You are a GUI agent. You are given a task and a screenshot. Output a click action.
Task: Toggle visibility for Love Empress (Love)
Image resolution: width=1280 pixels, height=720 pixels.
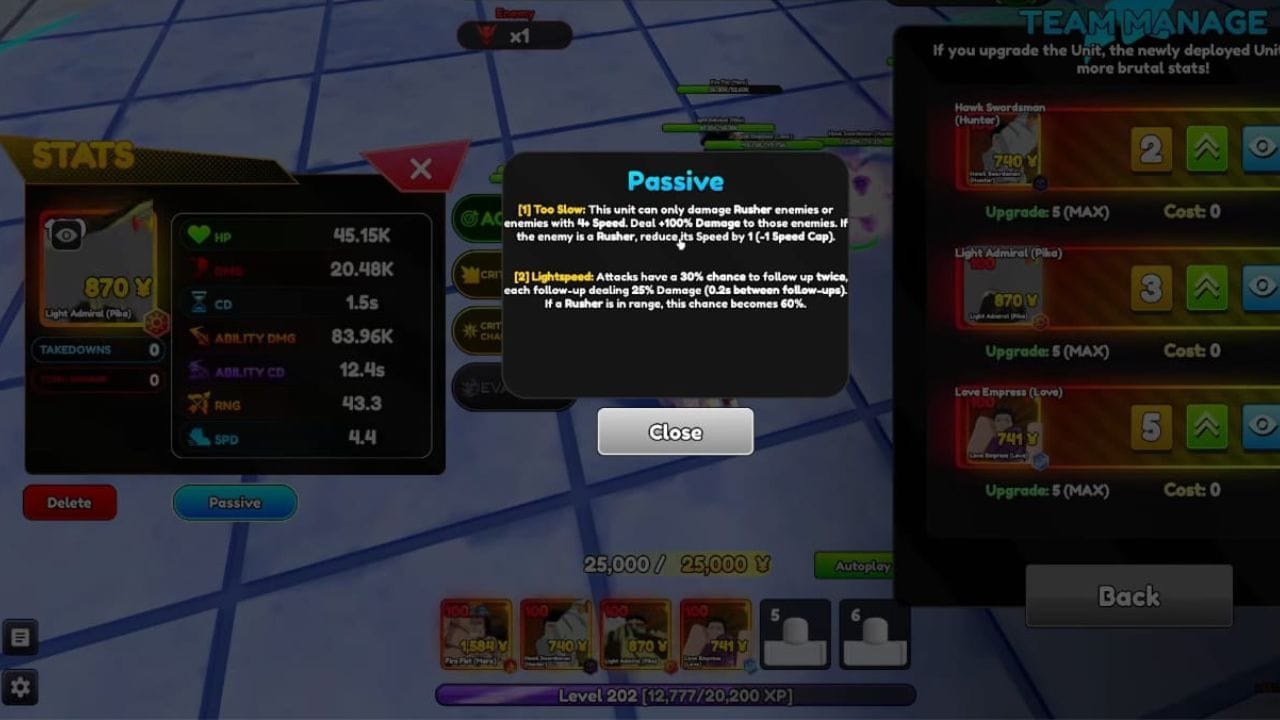point(1261,427)
